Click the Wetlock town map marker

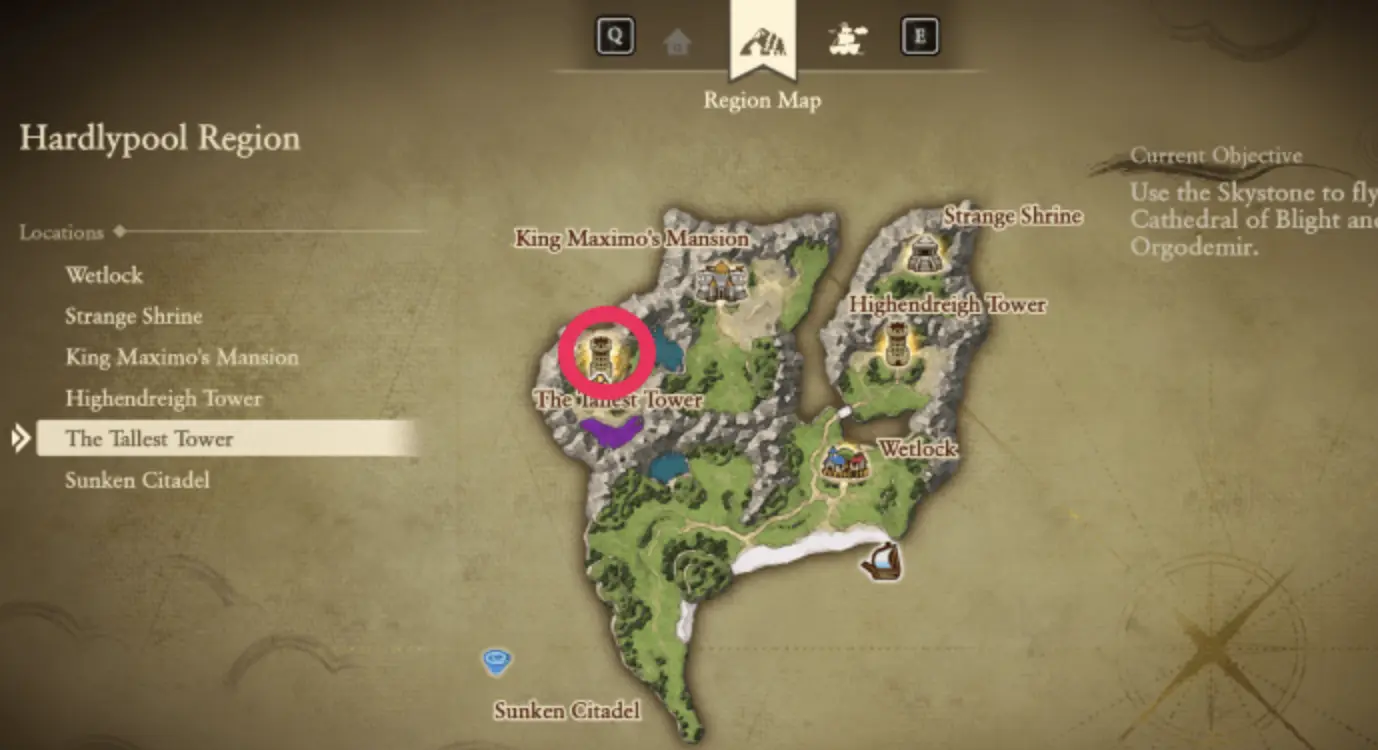(845, 463)
